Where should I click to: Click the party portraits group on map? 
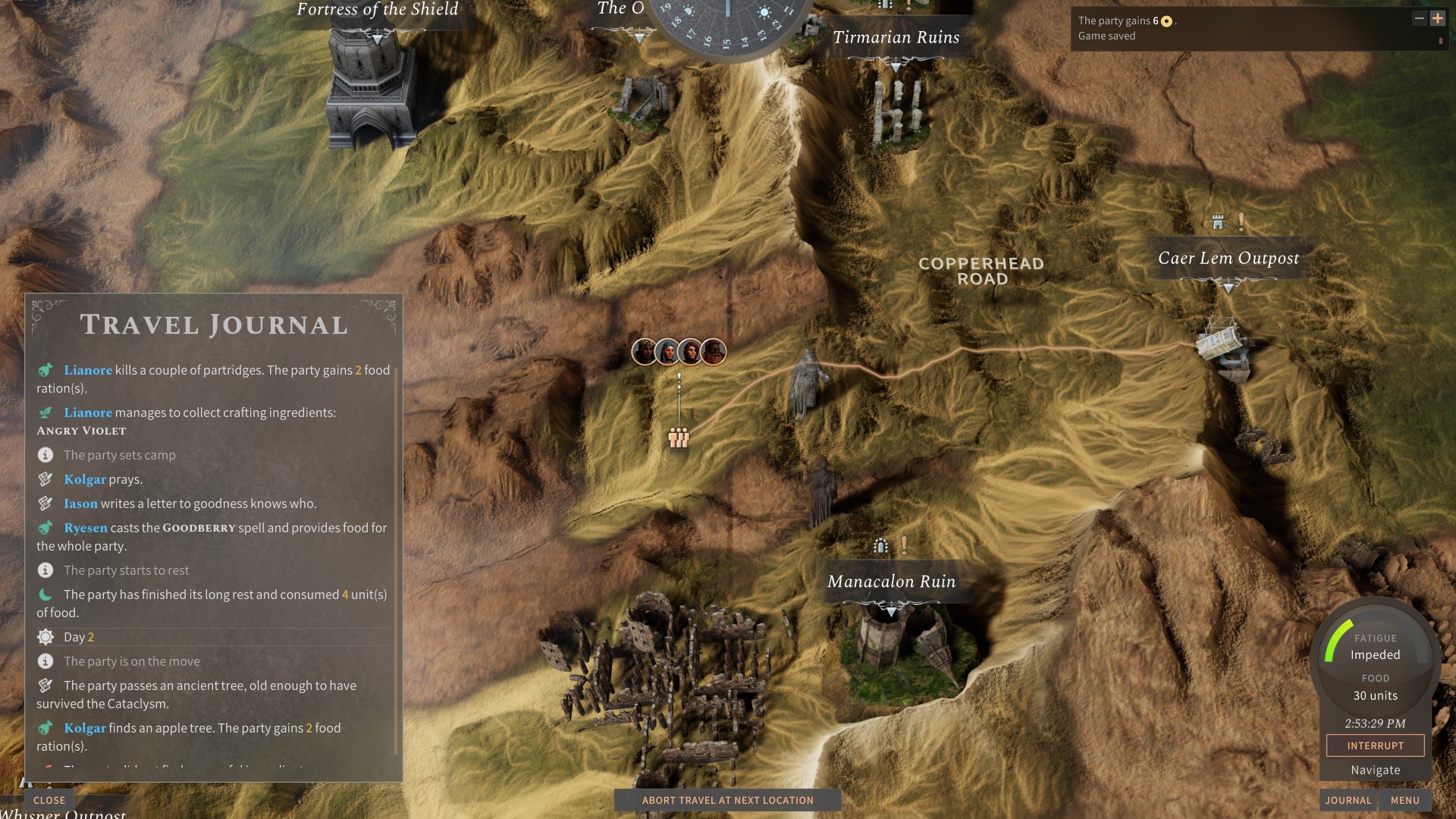(x=679, y=352)
